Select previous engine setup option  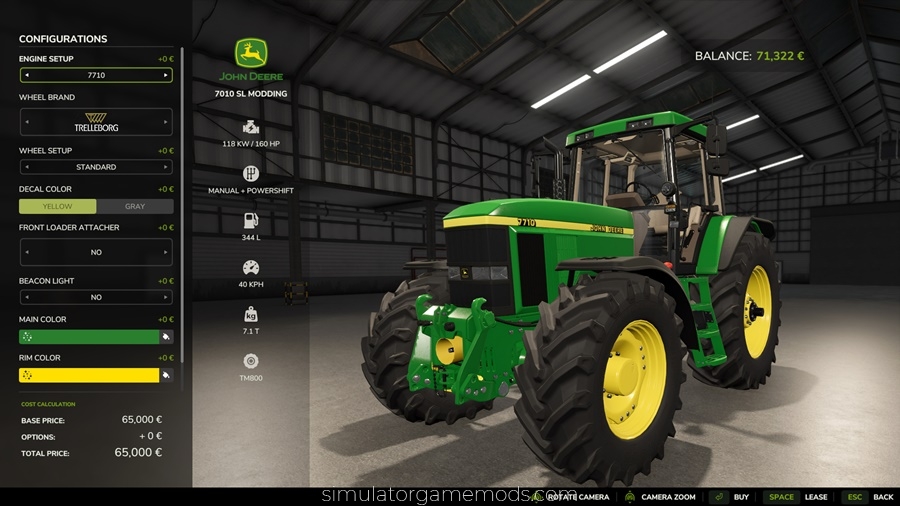coord(26,75)
